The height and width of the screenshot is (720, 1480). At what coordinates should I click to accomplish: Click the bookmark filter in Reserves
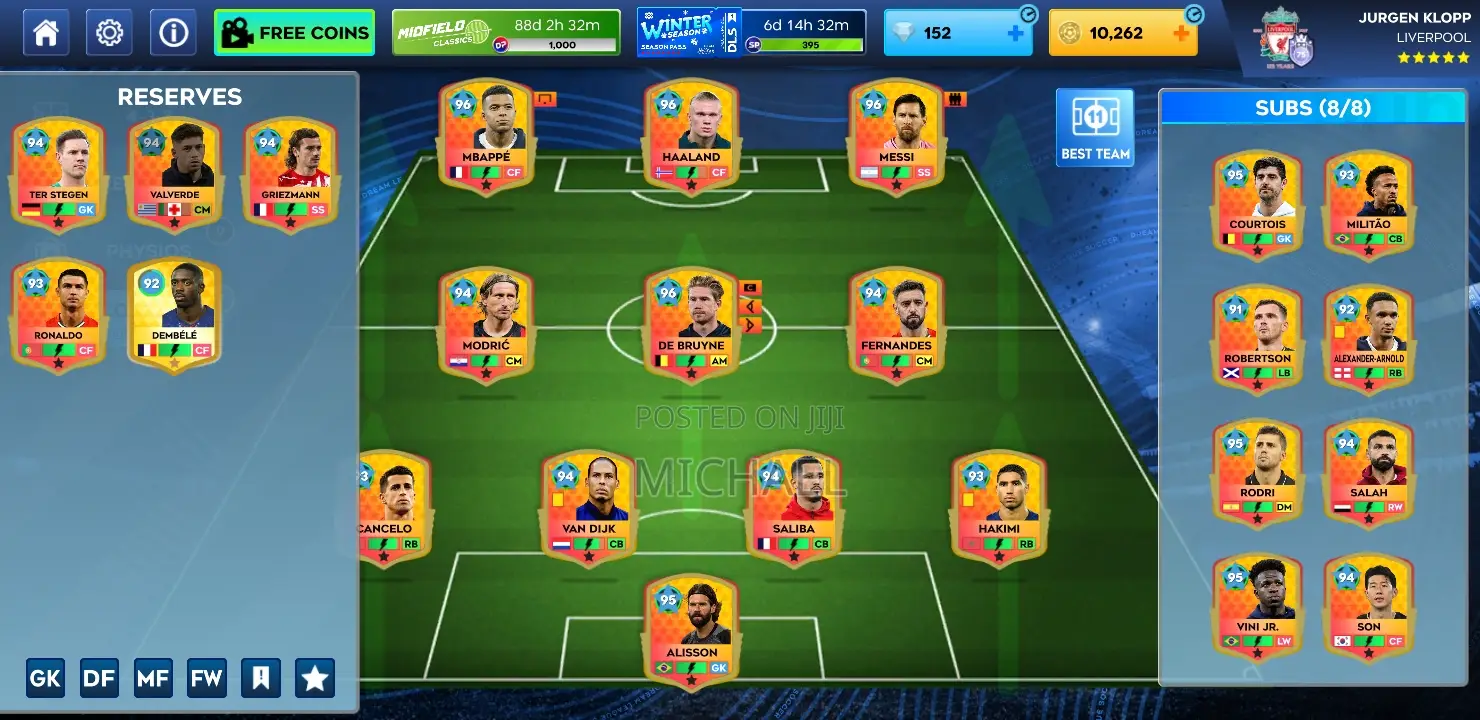(x=261, y=678)
